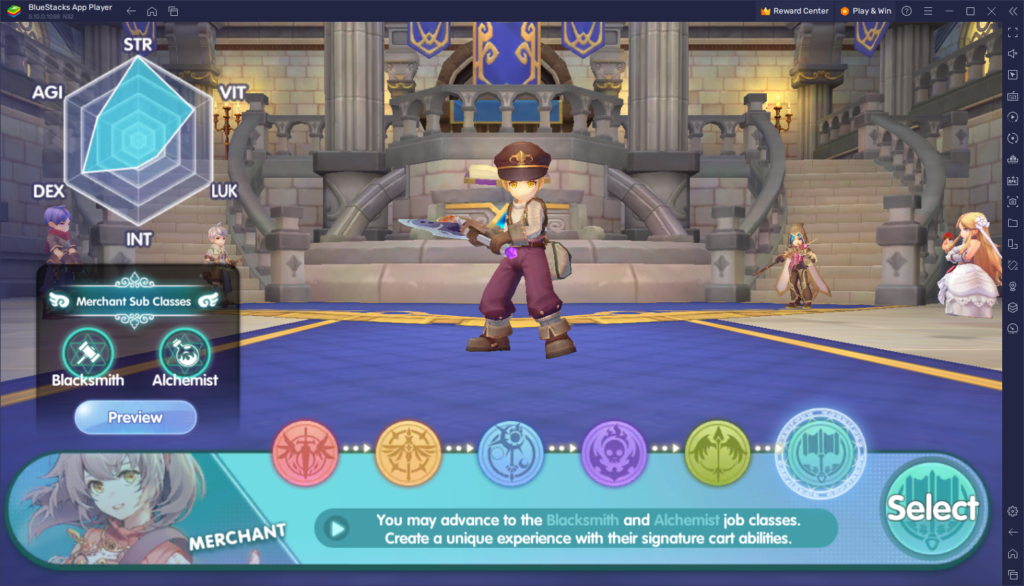This screenshot has height=586, width=1024.
Task: Open the sub class Preview
Action: (135, 417)
